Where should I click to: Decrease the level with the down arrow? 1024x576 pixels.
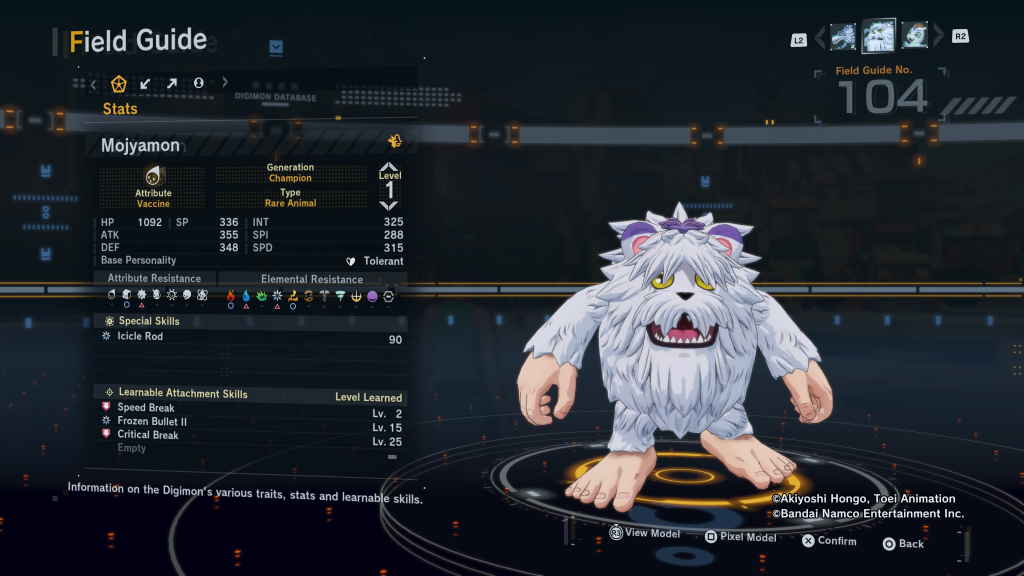point(389,206)
